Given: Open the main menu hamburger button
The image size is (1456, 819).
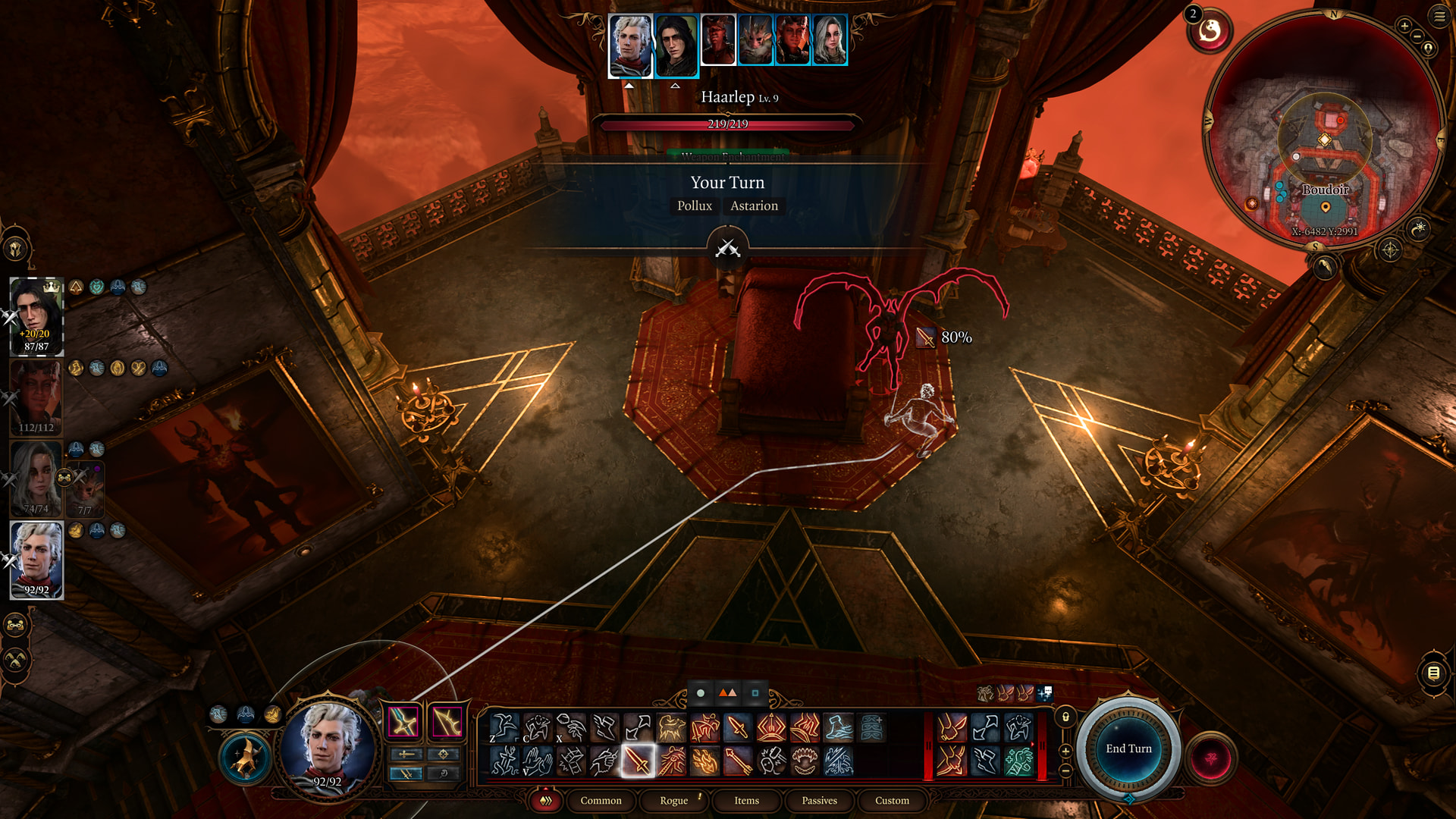Looking at the screenshot, I should tap(1439, 16).
